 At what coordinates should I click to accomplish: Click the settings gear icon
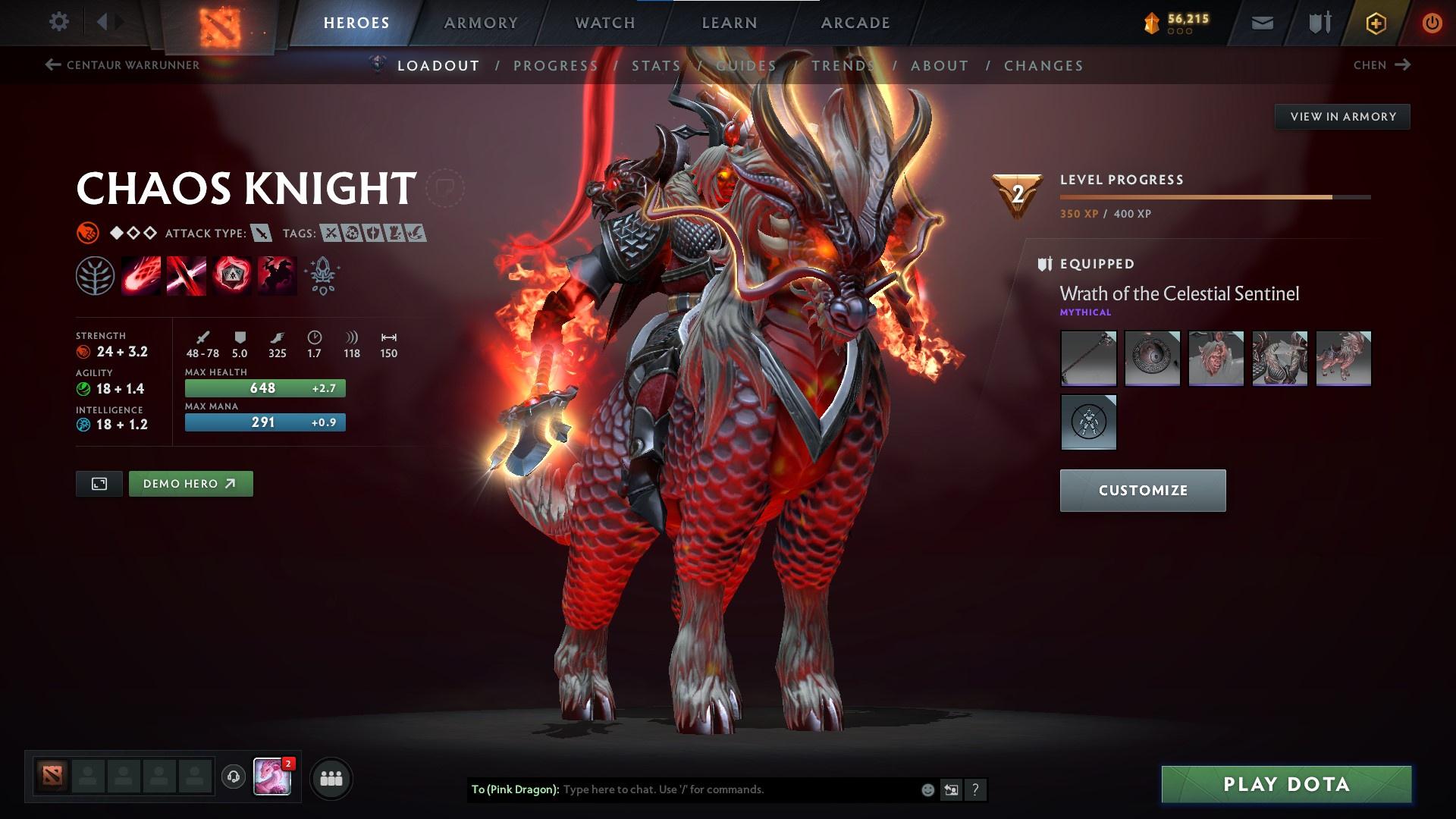point(59,22)
